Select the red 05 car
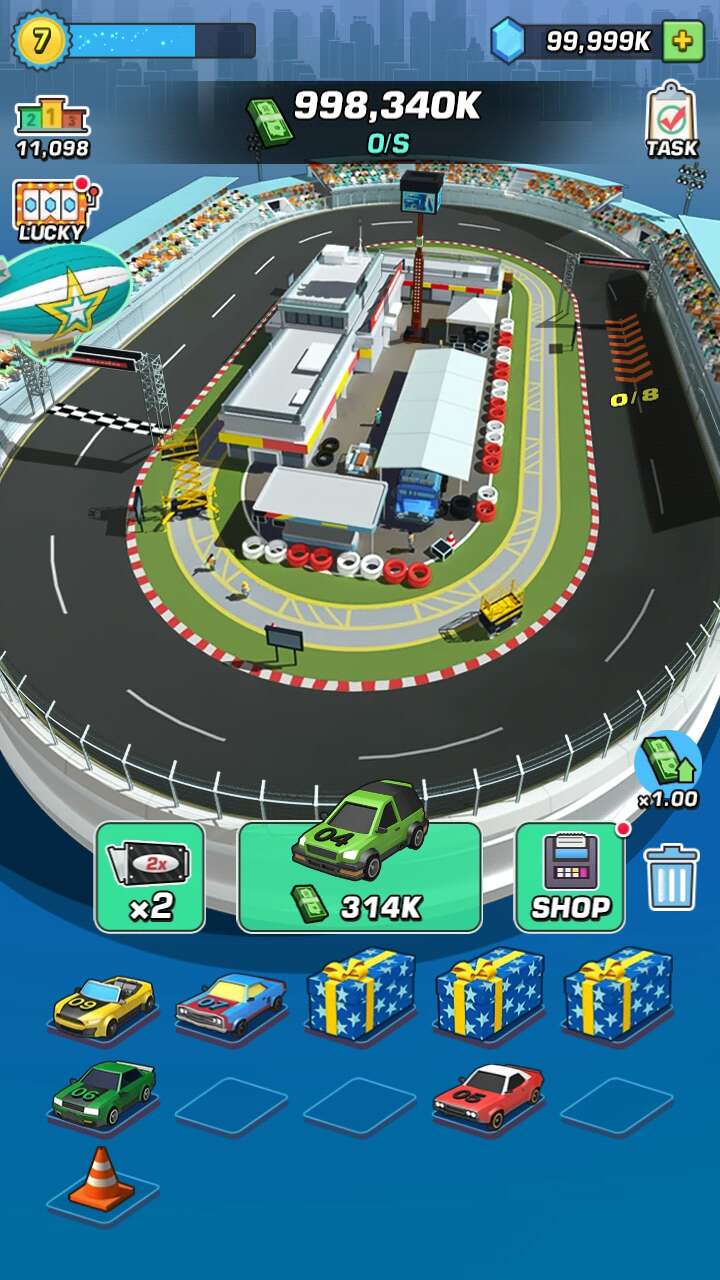 point(488,1092)
